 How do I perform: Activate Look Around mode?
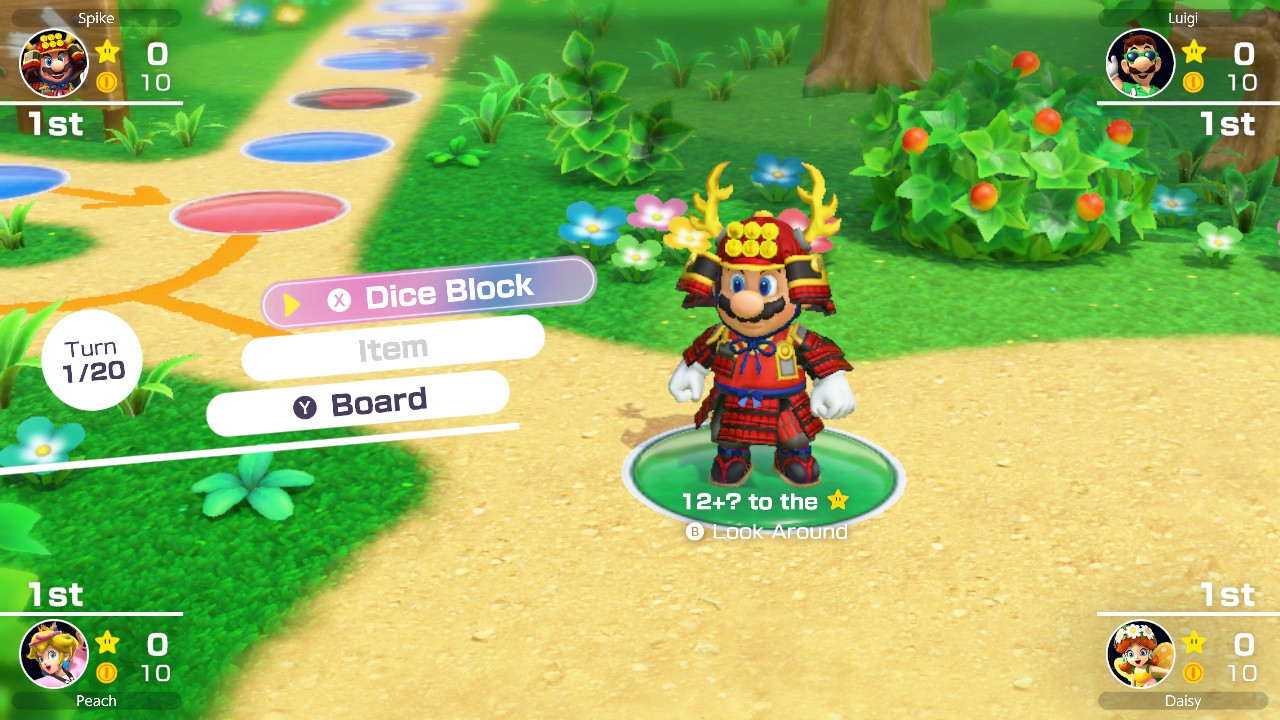[778, 532]
